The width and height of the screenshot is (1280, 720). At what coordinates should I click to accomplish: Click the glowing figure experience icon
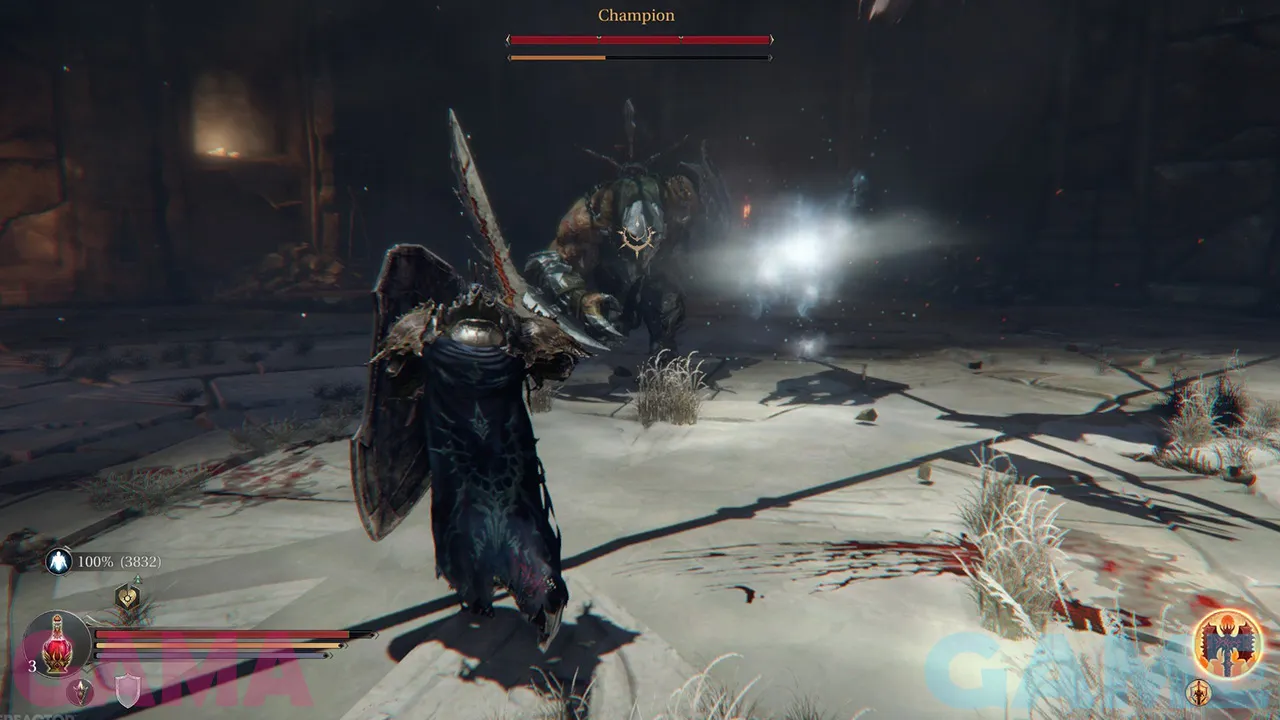57,562
